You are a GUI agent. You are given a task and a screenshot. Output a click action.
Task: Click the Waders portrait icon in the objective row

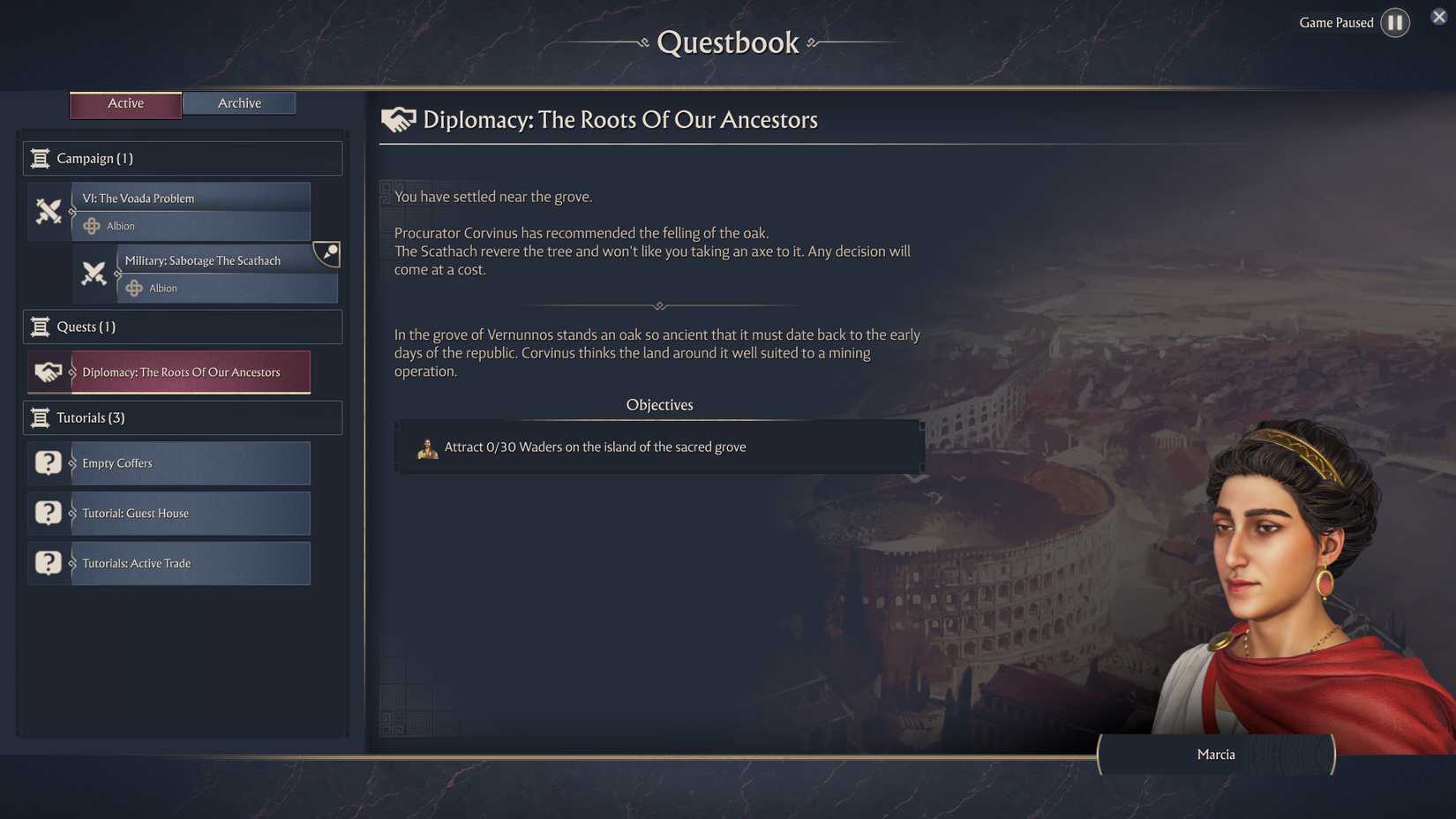(428, 447)
